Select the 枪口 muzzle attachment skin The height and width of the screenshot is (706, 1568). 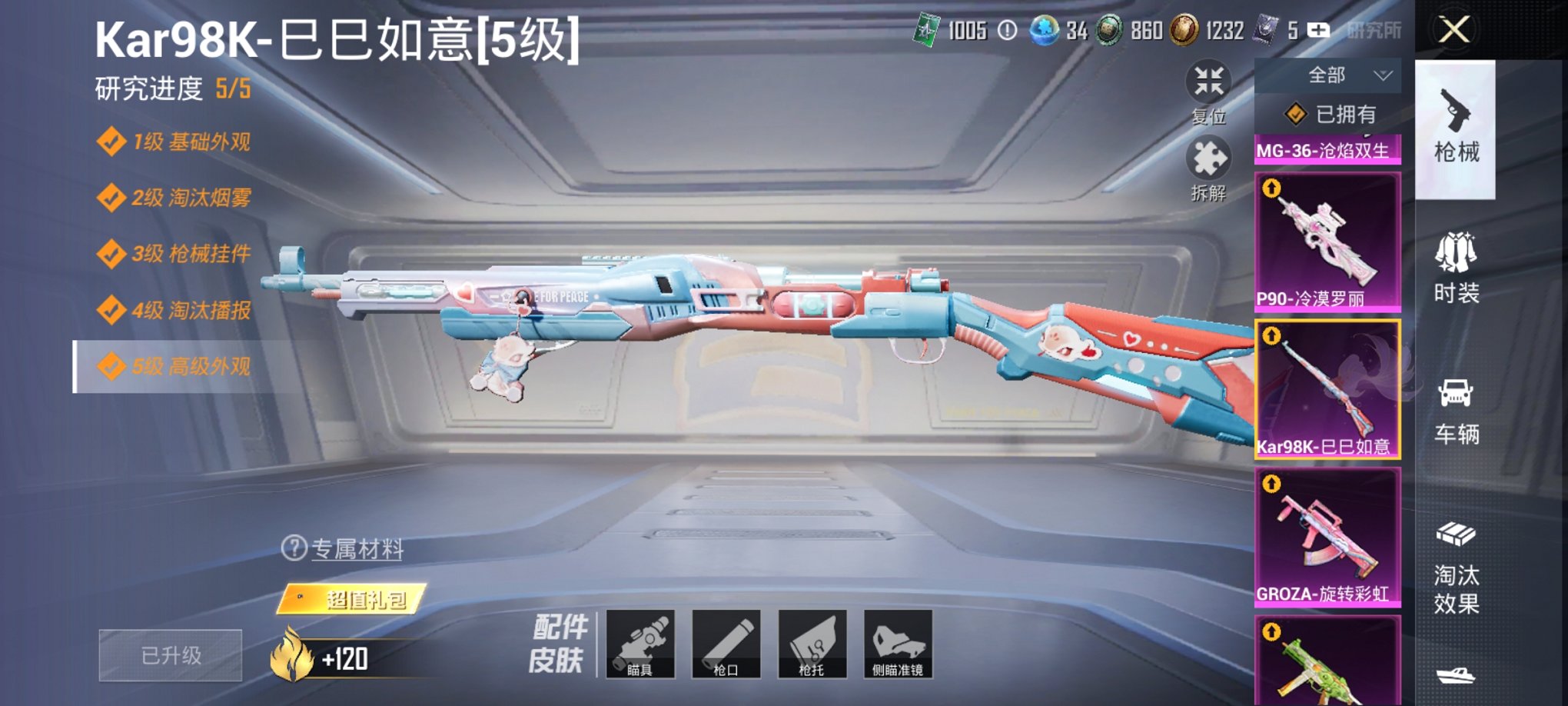[728, 644]
